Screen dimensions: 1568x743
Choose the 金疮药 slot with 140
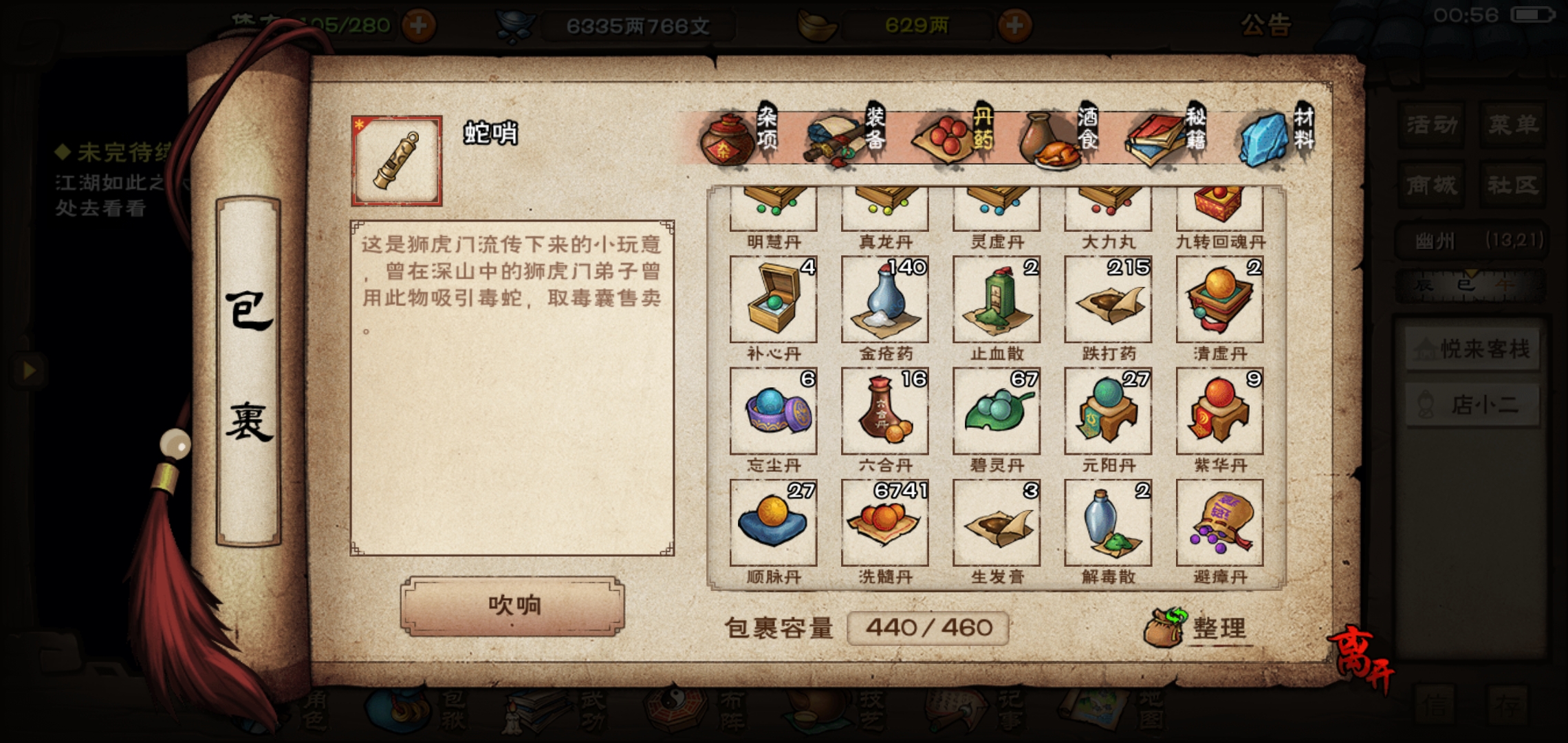[x=884, y=300]
